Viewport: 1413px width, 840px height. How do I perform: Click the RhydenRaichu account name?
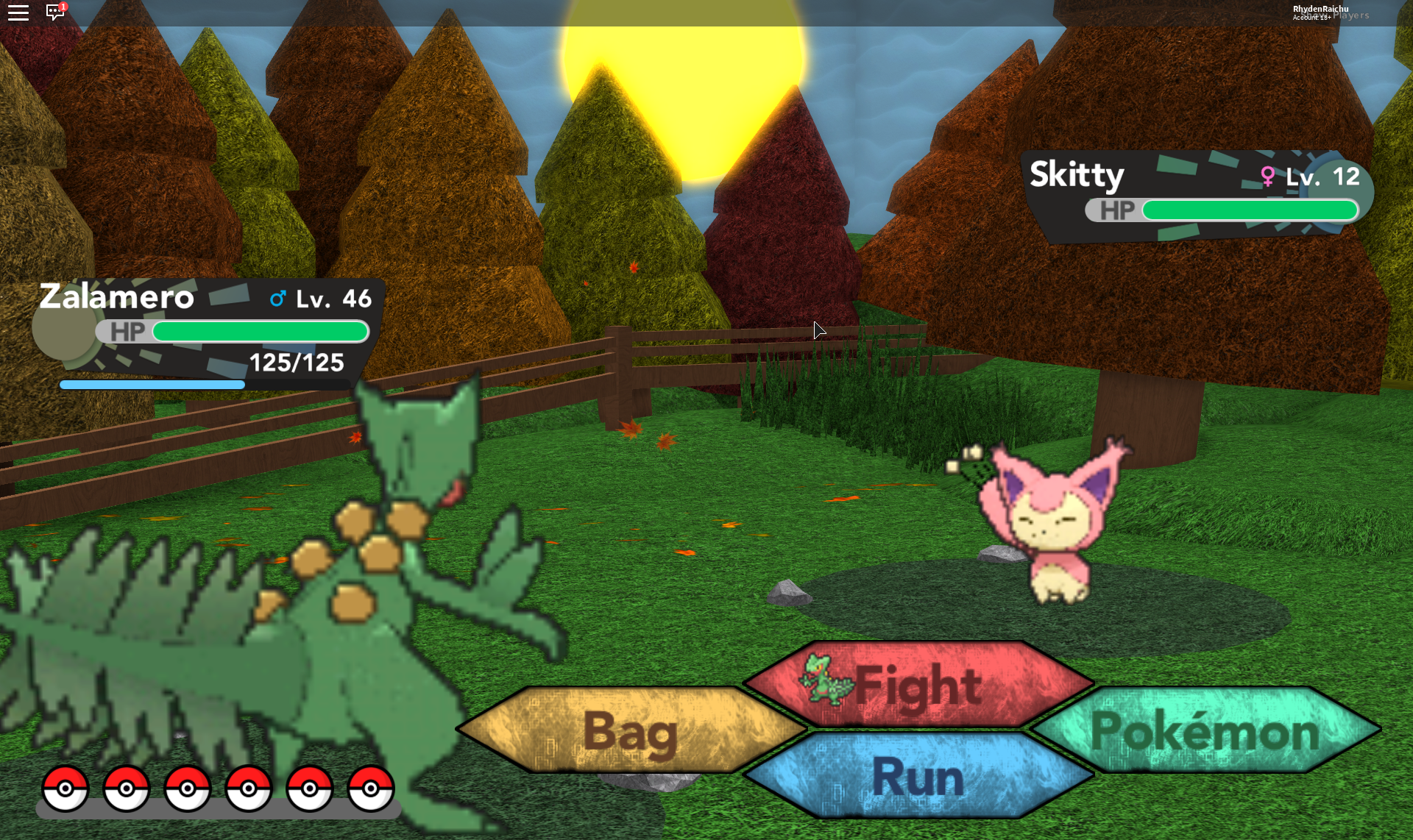click(1320, 10)
